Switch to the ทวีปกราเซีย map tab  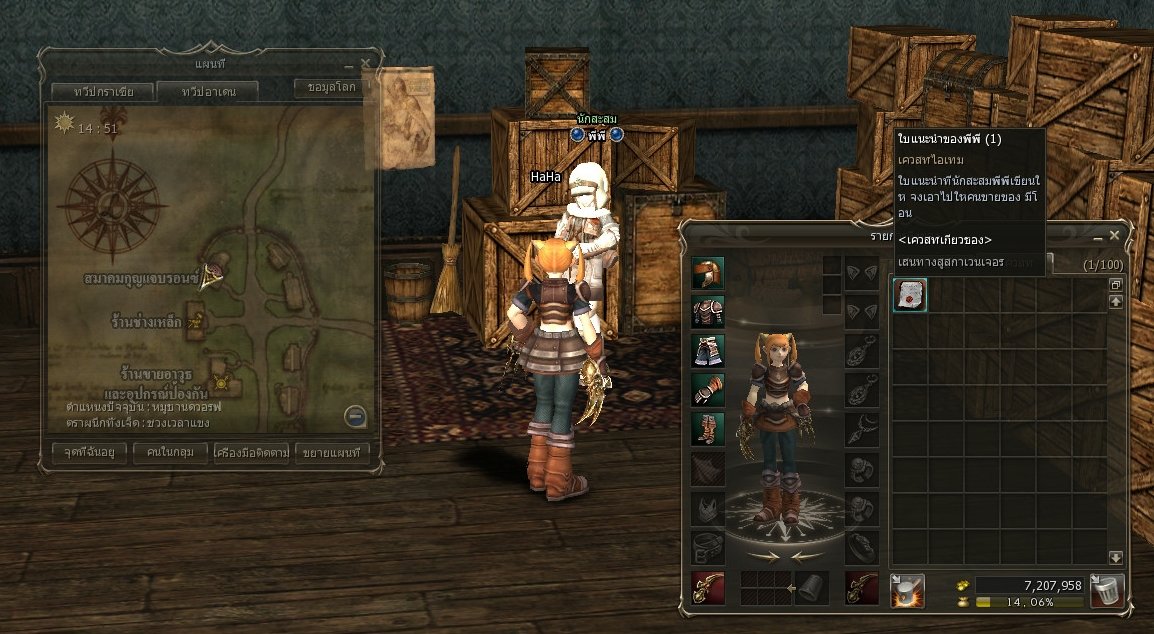coord(103,91)
